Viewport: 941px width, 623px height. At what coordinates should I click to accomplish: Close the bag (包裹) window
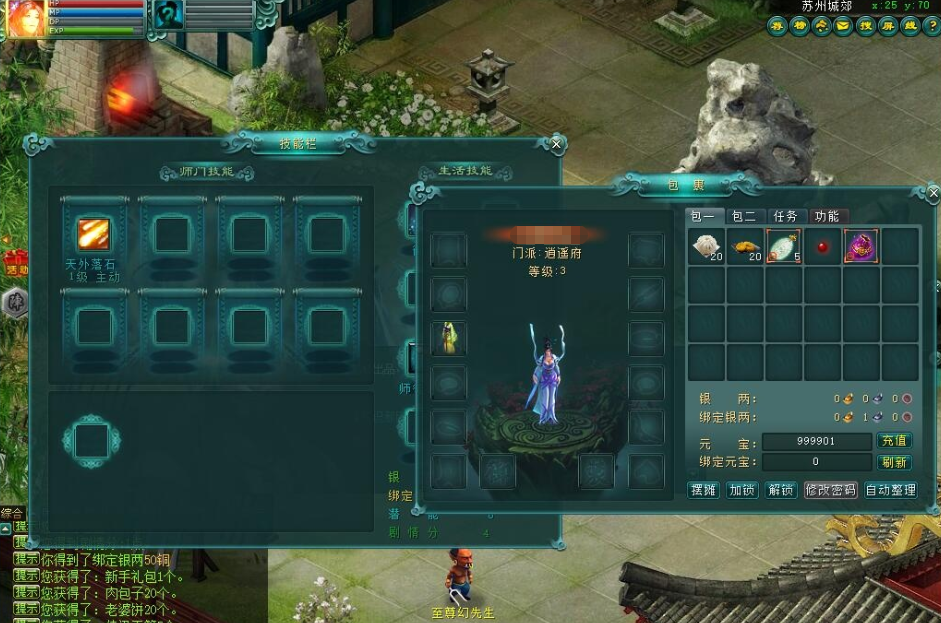(933, 193)
